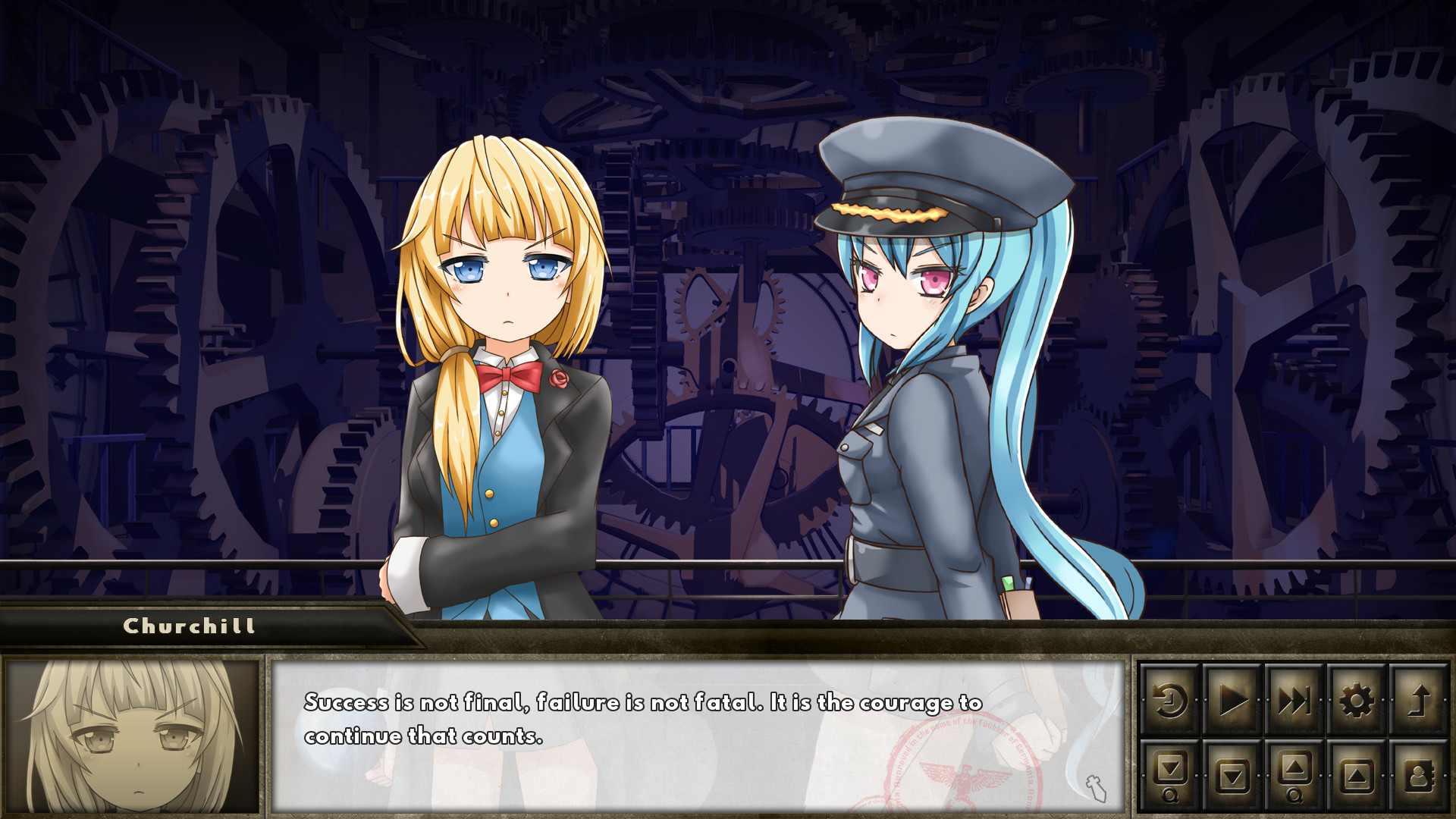Click the return arrow to go back
Viewport: 1456px width, 819px height.
1420,699
